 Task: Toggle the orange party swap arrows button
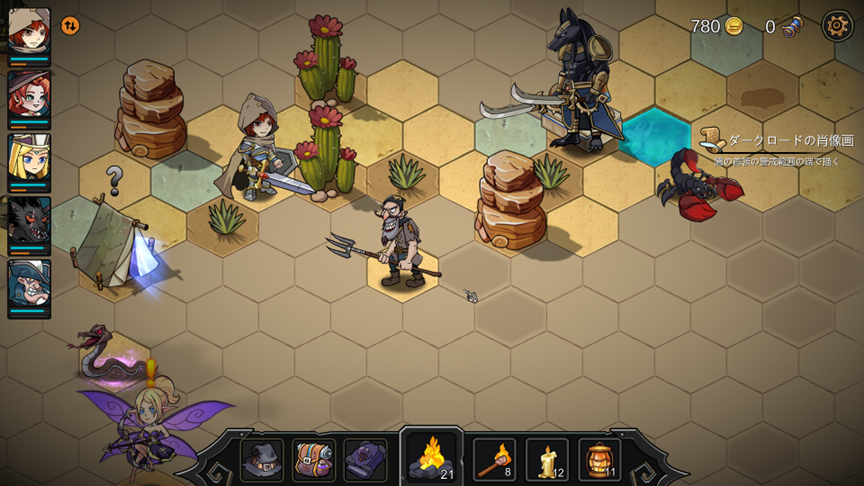[70, 26]
